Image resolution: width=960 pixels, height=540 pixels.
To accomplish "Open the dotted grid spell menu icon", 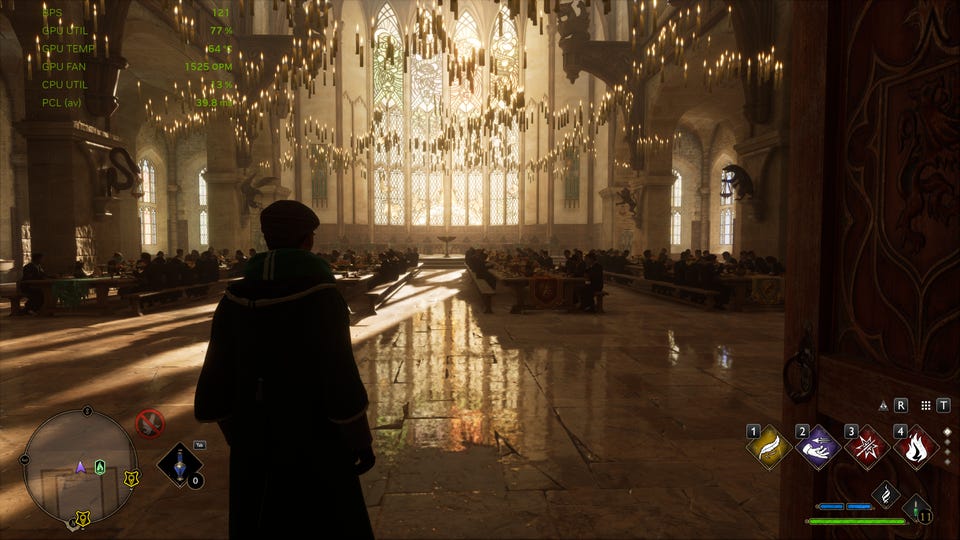I will tap(926, 405).
